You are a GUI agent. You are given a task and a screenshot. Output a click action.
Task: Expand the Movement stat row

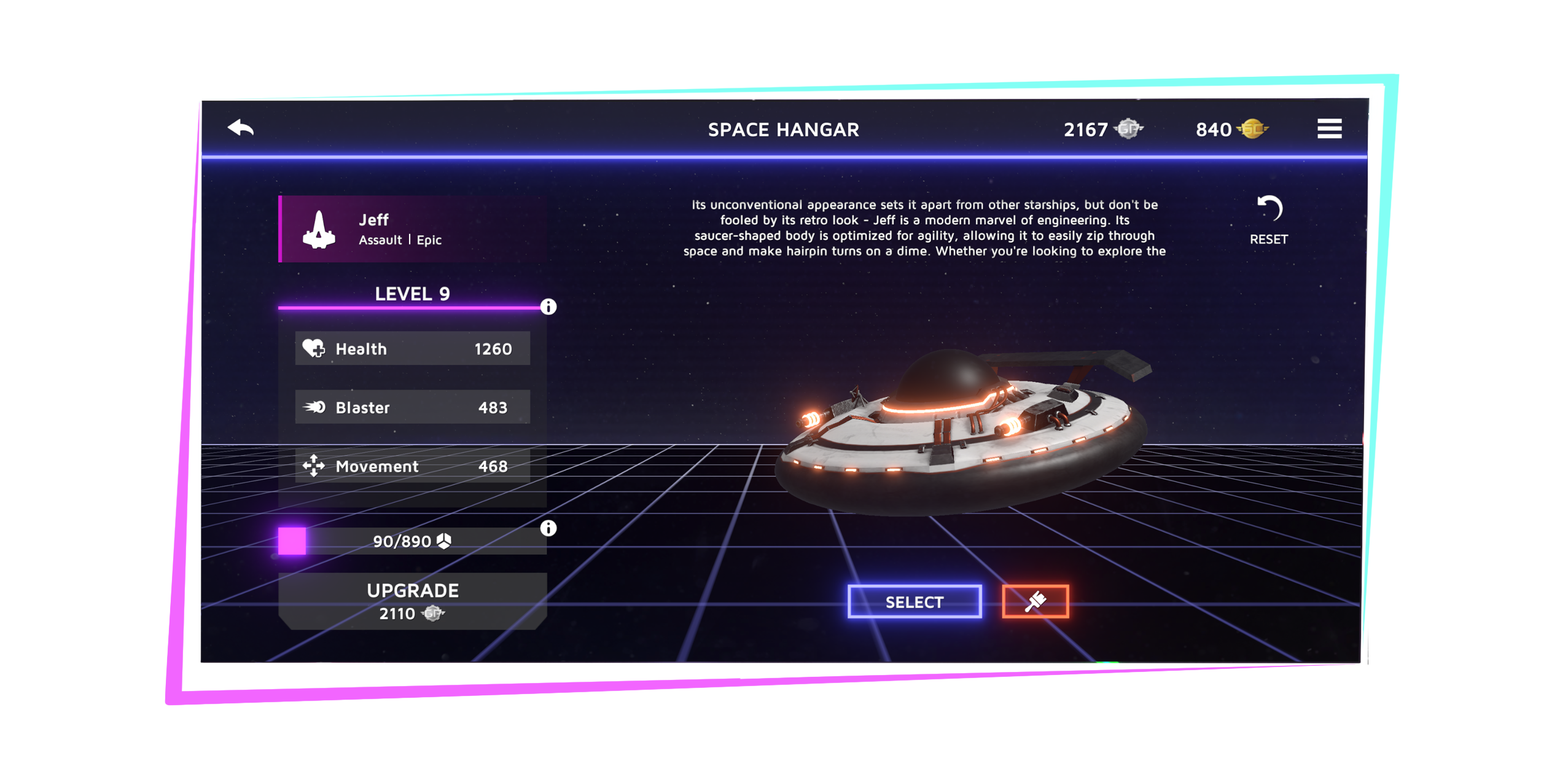click(413, 466)
